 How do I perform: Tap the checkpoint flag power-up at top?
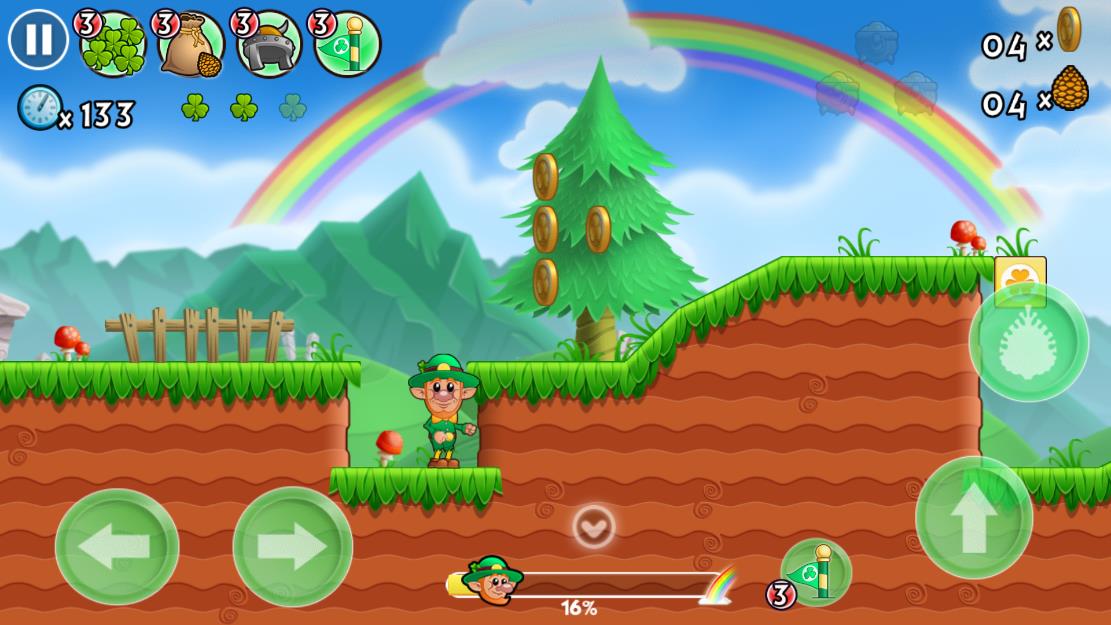[347, 44]
